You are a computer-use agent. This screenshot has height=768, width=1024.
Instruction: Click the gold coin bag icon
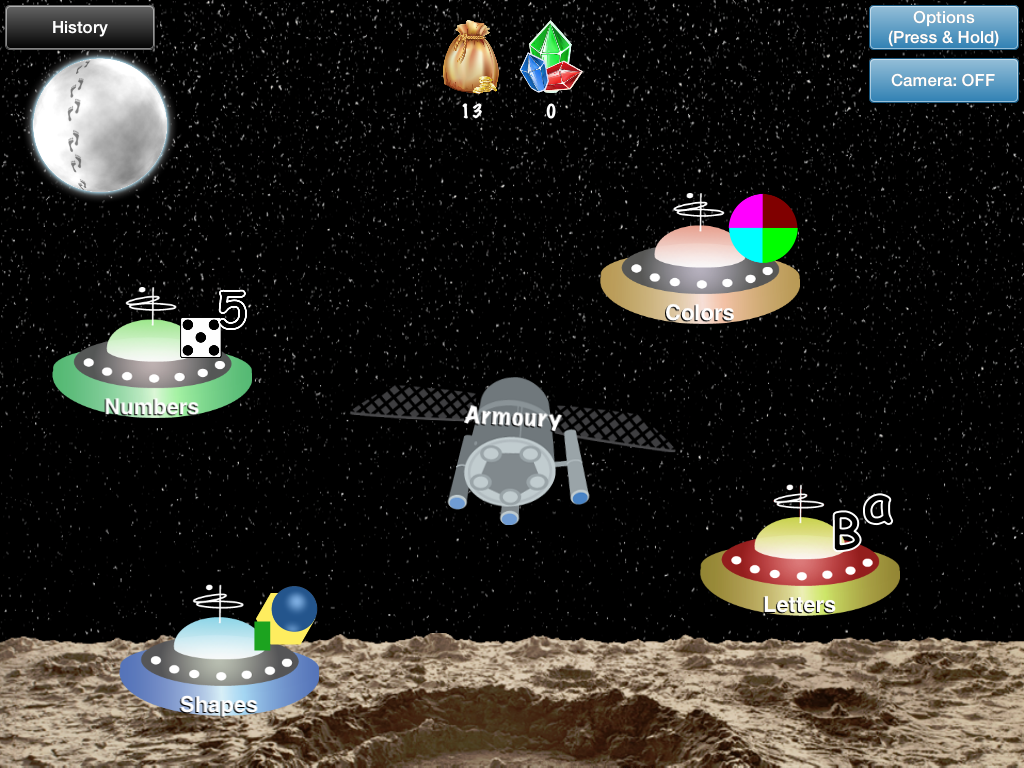click(x=471, y=62)
